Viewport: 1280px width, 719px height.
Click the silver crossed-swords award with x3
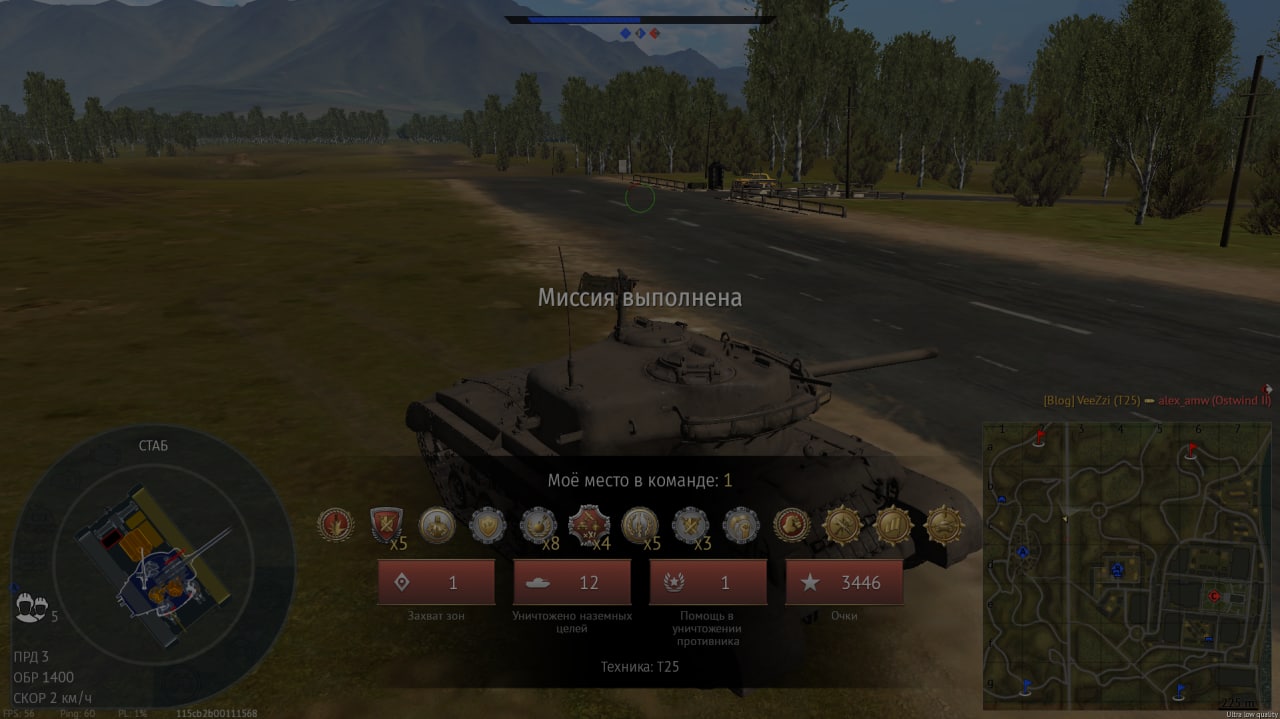coord(690,524)
